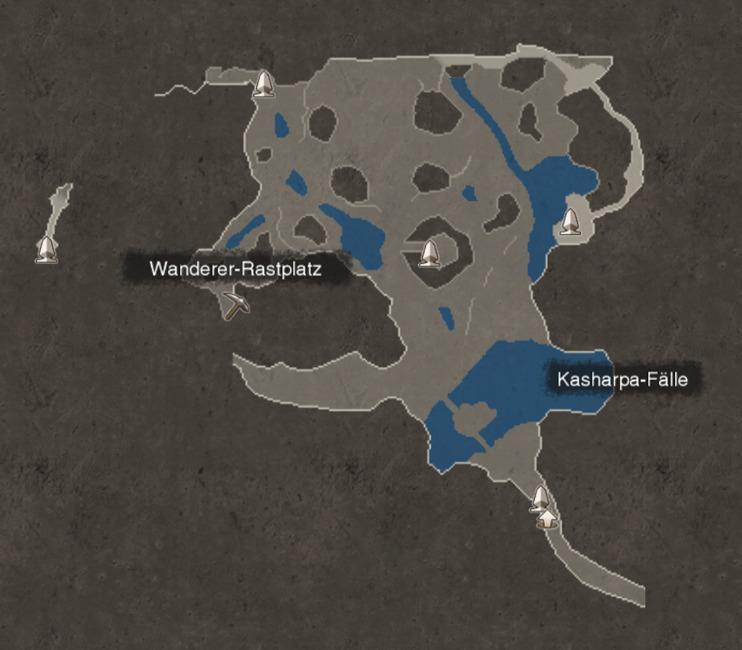Select the white arrow player position marker
Image resolution: width=742 pixels, height=650 pixels.
click(x=546, y=518)
